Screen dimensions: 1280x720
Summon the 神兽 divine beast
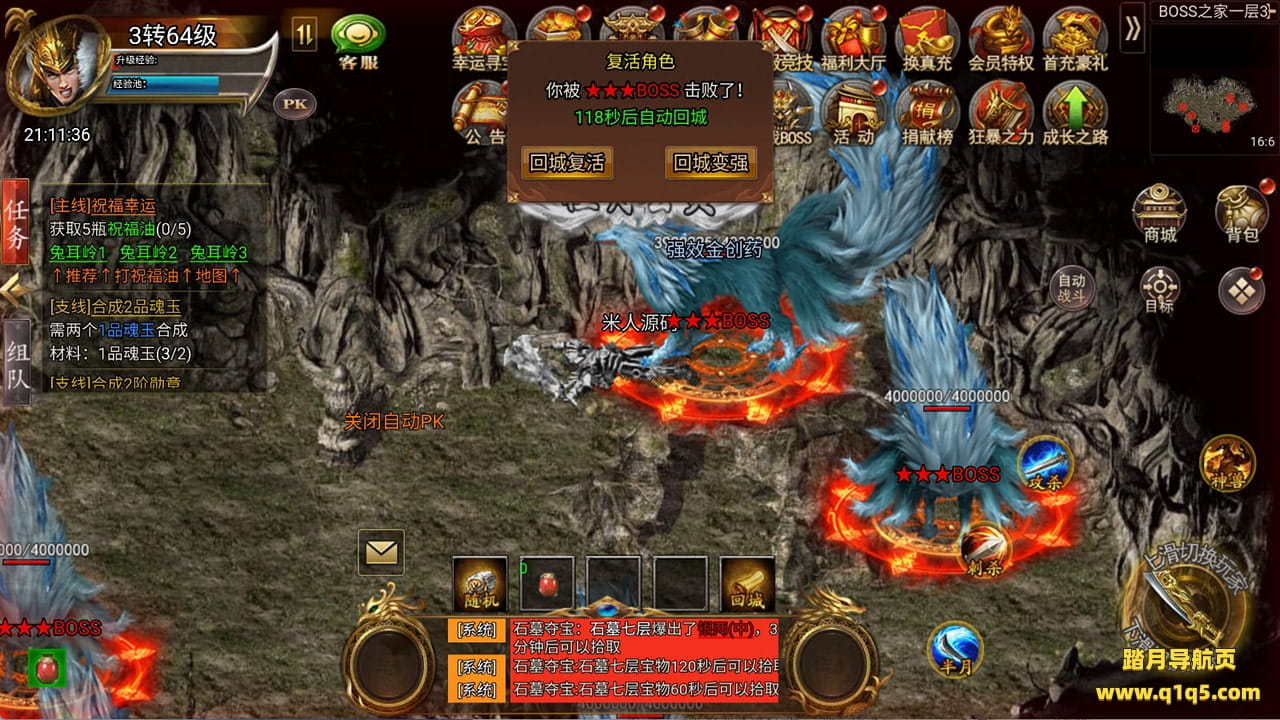1227,463
